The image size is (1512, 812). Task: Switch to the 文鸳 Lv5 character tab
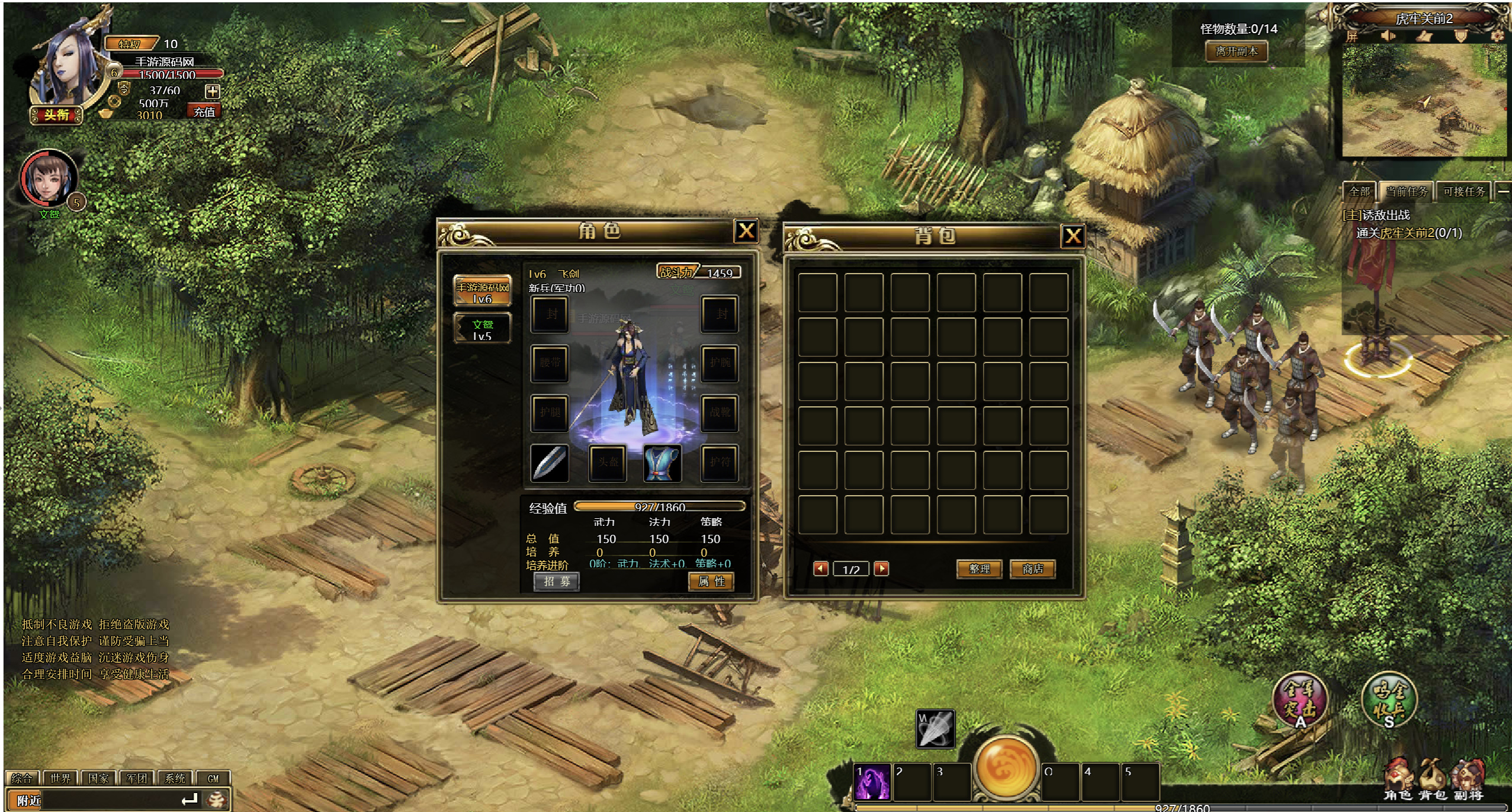click(x=482, y=329)
